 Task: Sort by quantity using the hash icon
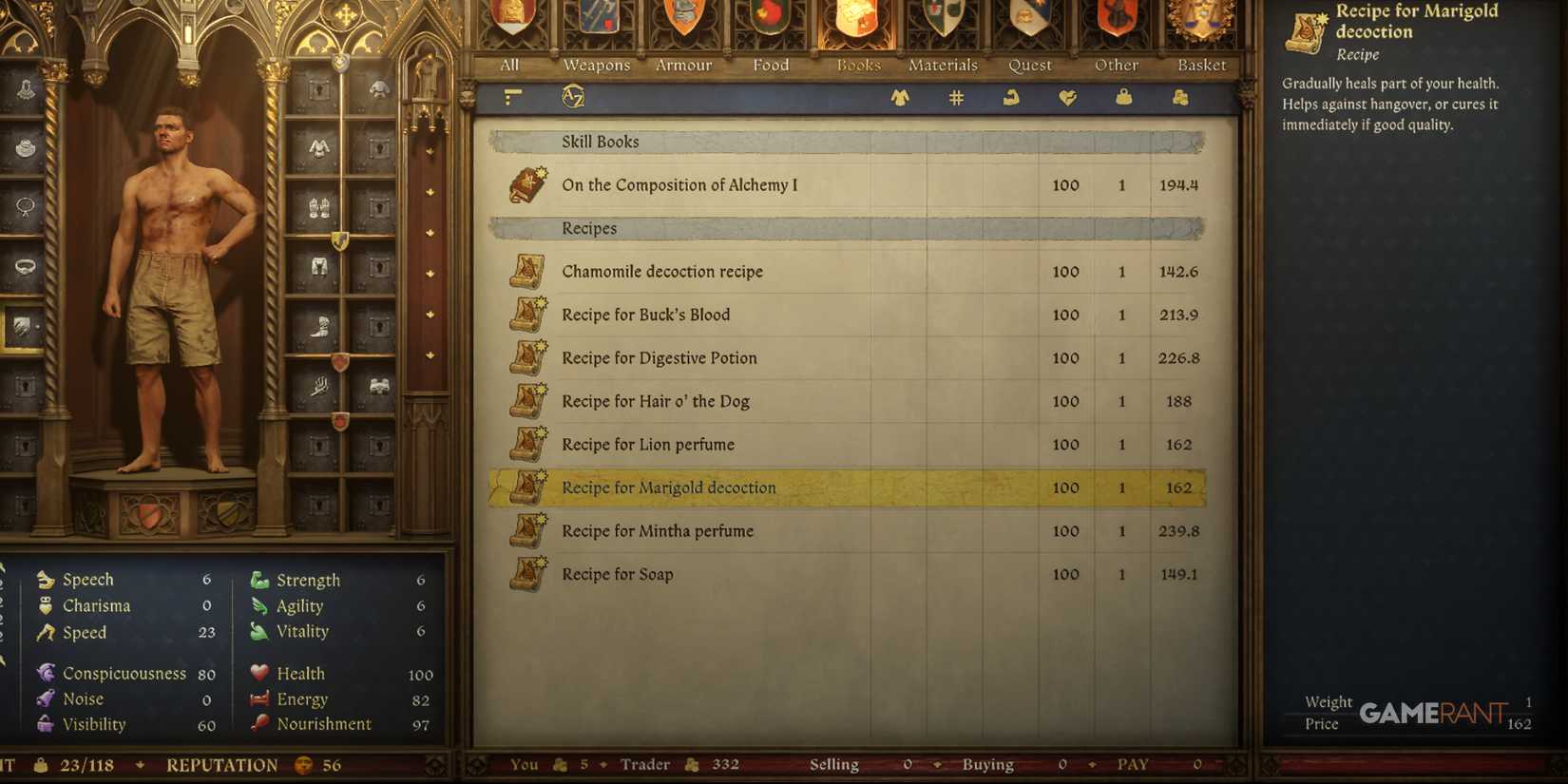(955, 96)
